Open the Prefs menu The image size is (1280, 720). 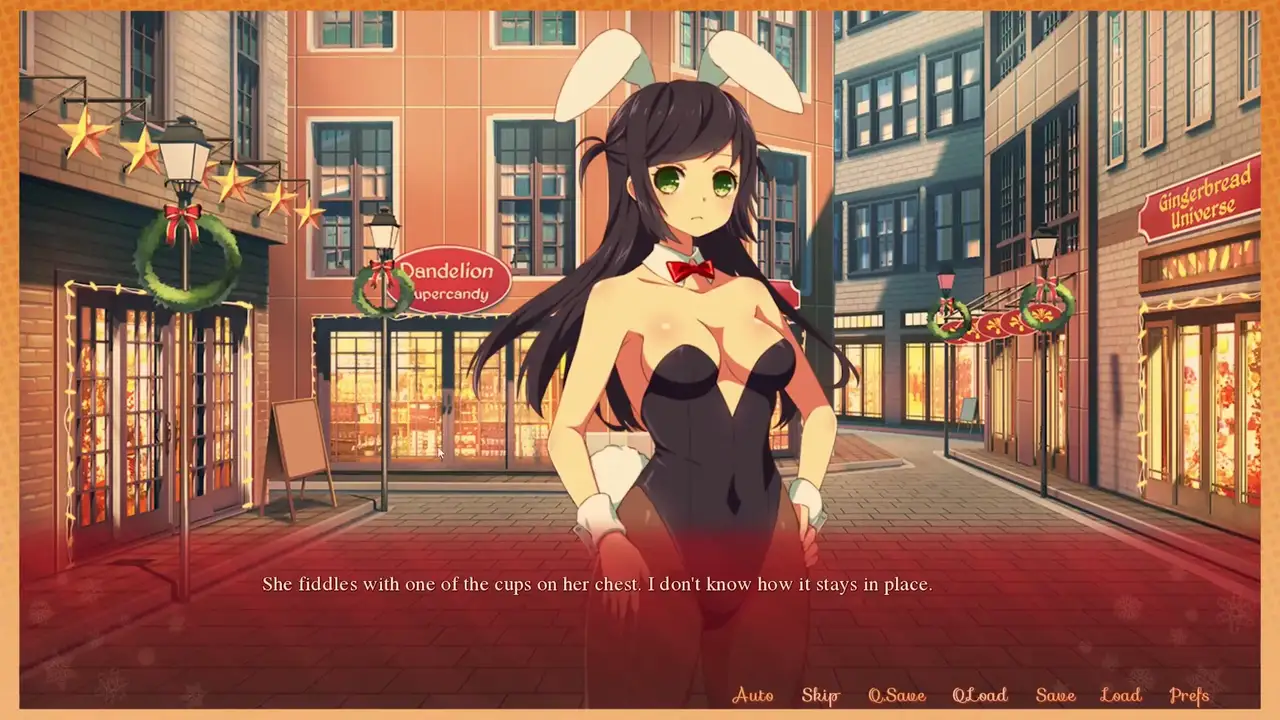1189,695
